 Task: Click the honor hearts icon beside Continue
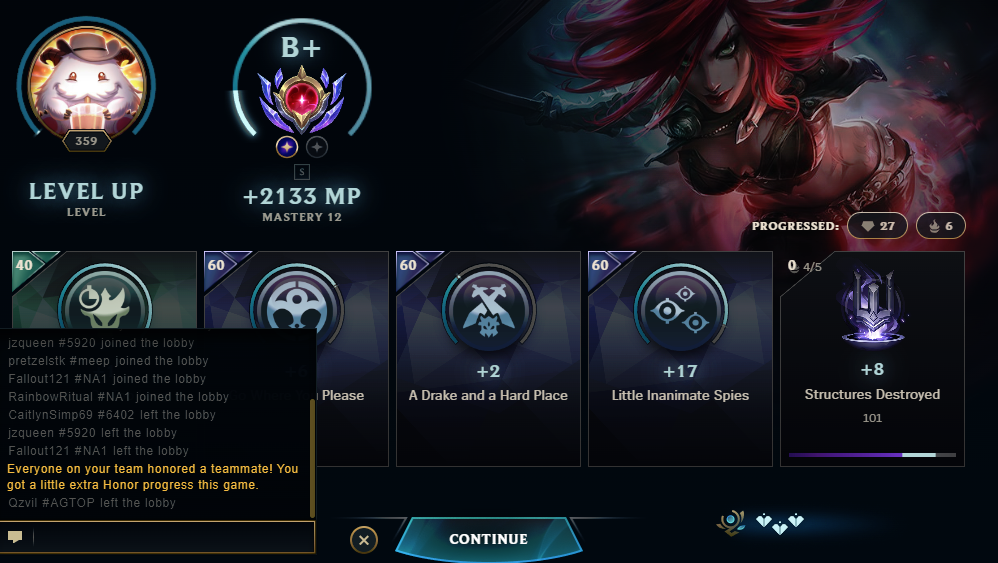(779, 522)
